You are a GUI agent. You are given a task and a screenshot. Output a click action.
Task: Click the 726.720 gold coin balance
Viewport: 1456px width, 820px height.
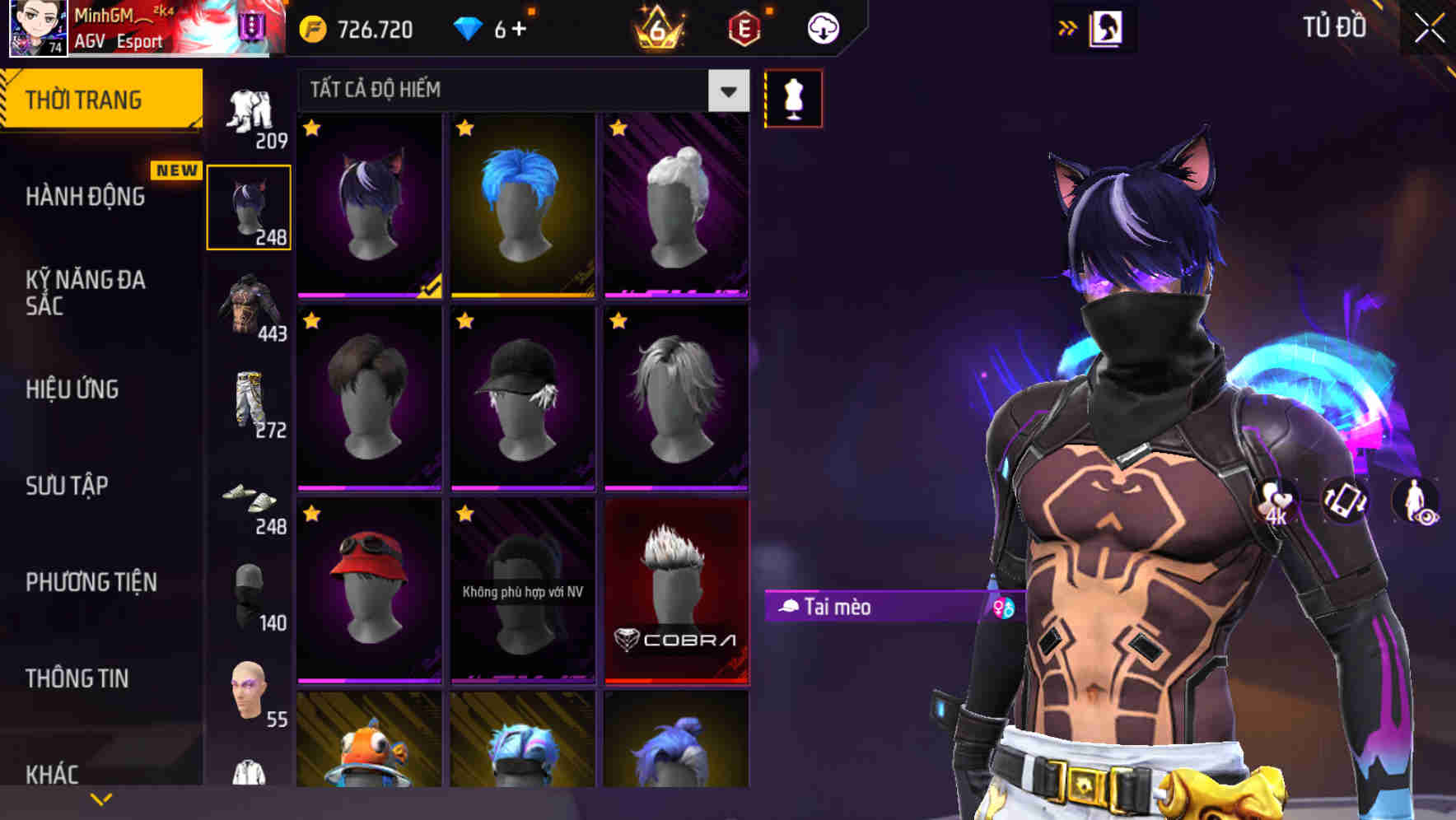tap(354, 29)
